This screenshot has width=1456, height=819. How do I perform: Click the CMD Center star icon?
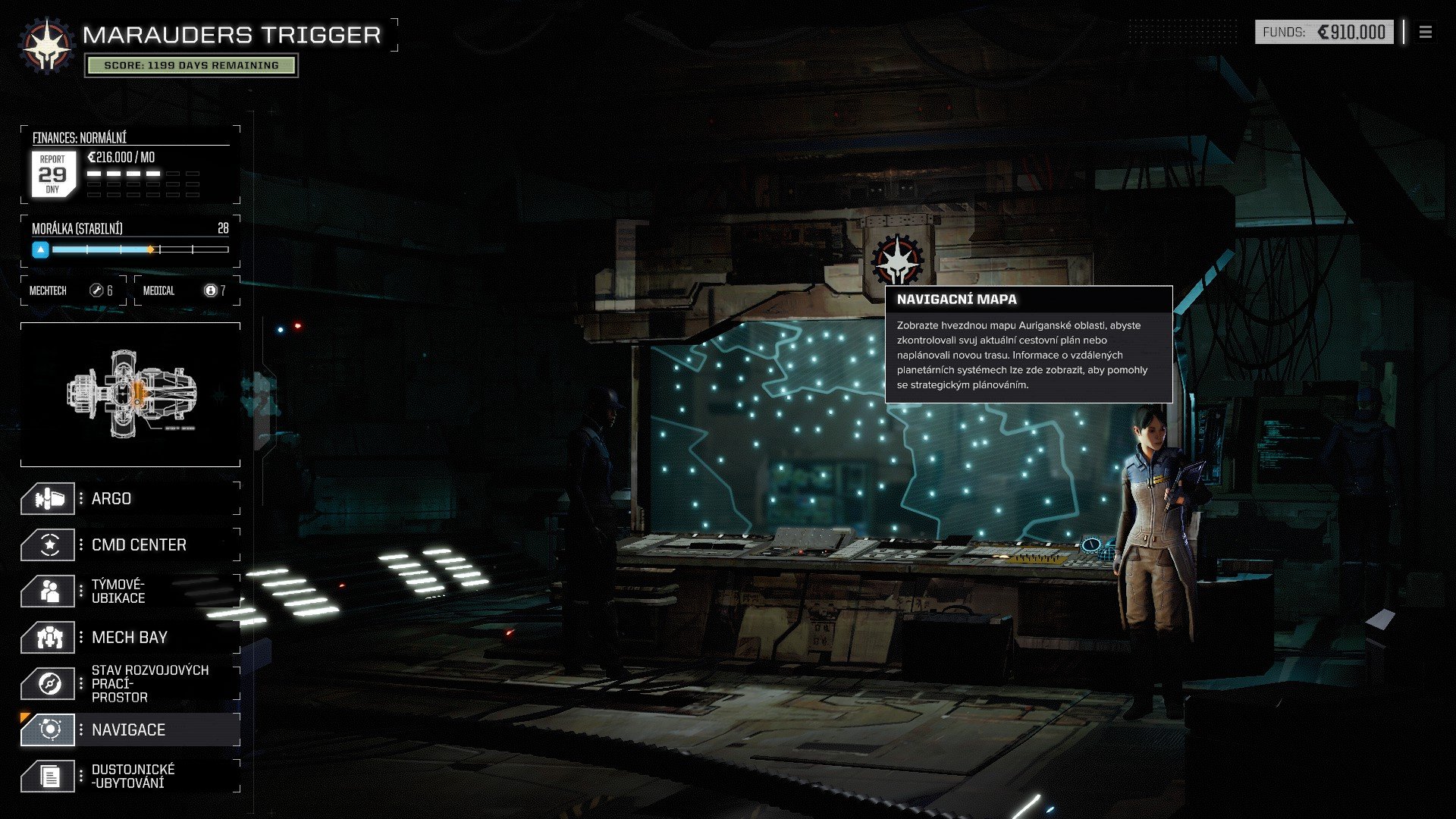point(48,544)
